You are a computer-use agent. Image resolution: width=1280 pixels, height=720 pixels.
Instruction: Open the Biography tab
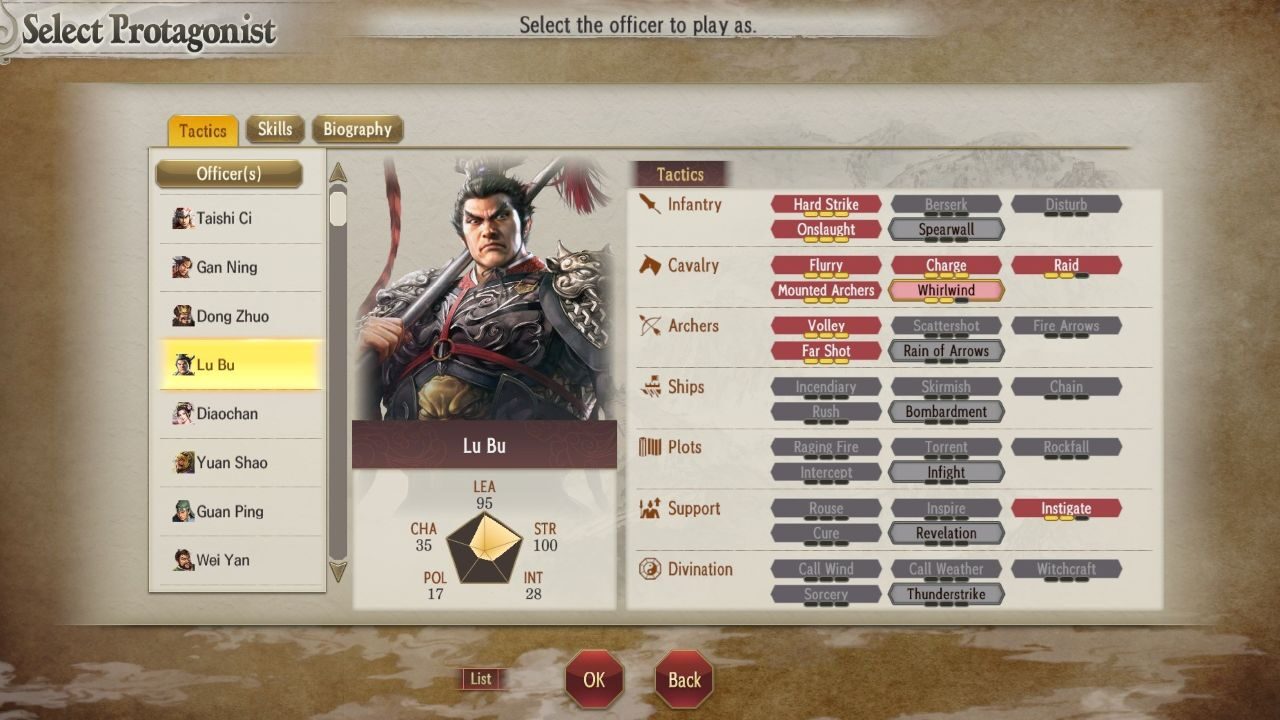pos(359,129)
